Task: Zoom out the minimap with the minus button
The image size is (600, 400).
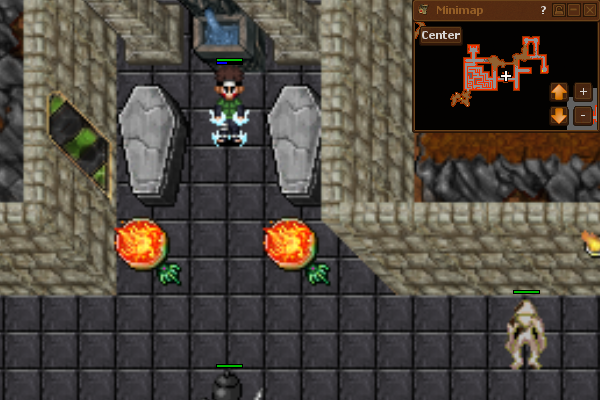Action: [x=583, y=115]
